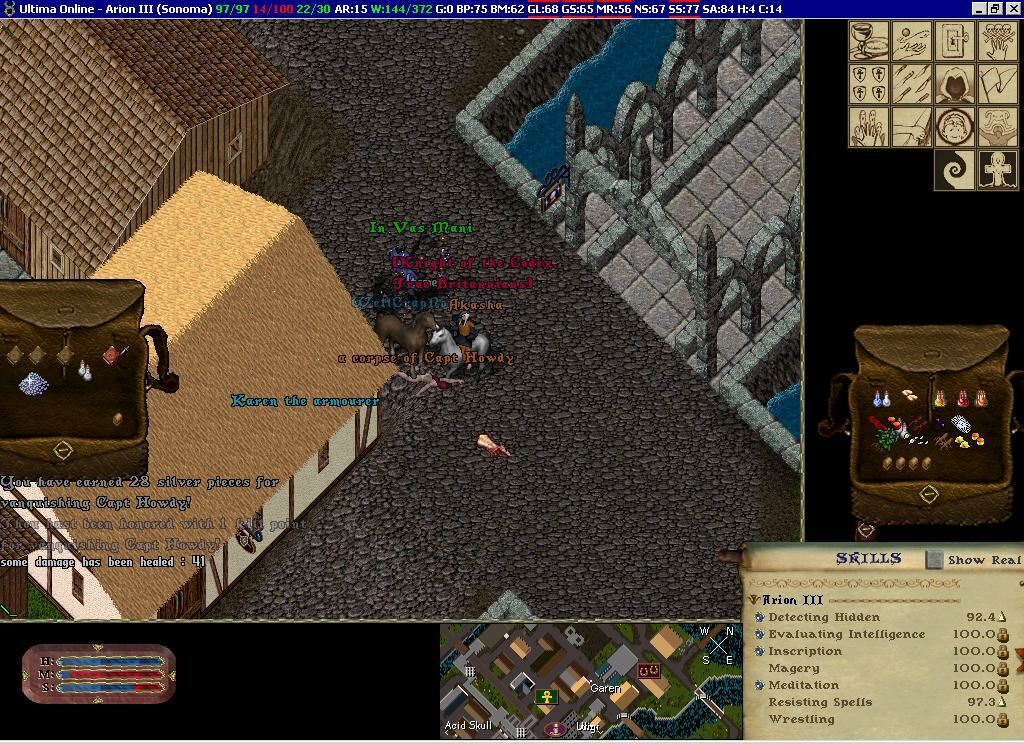Activate the goblet and plate spell icon

pos(869,41)
